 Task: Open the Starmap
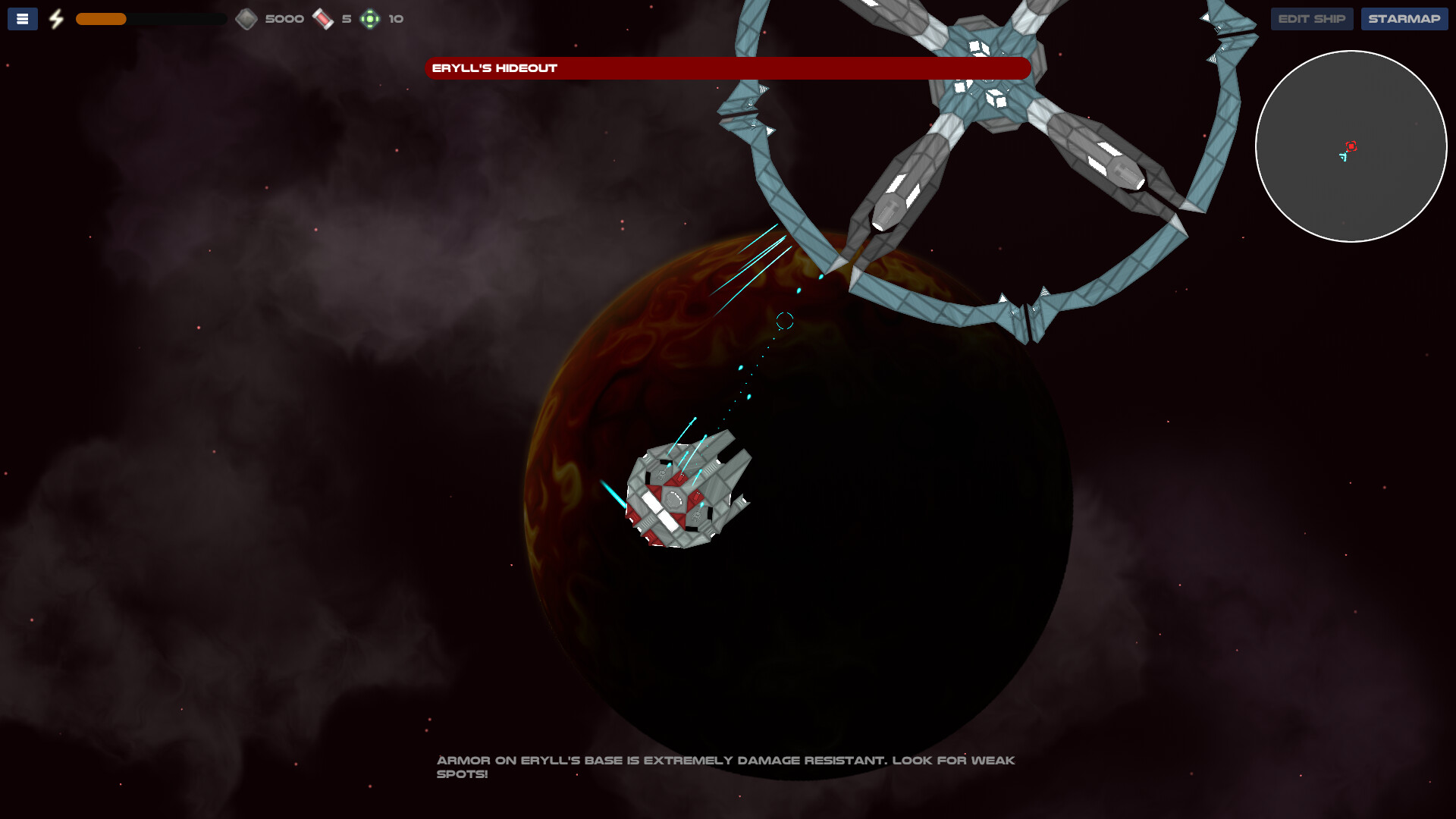[x=1404, y=18]
